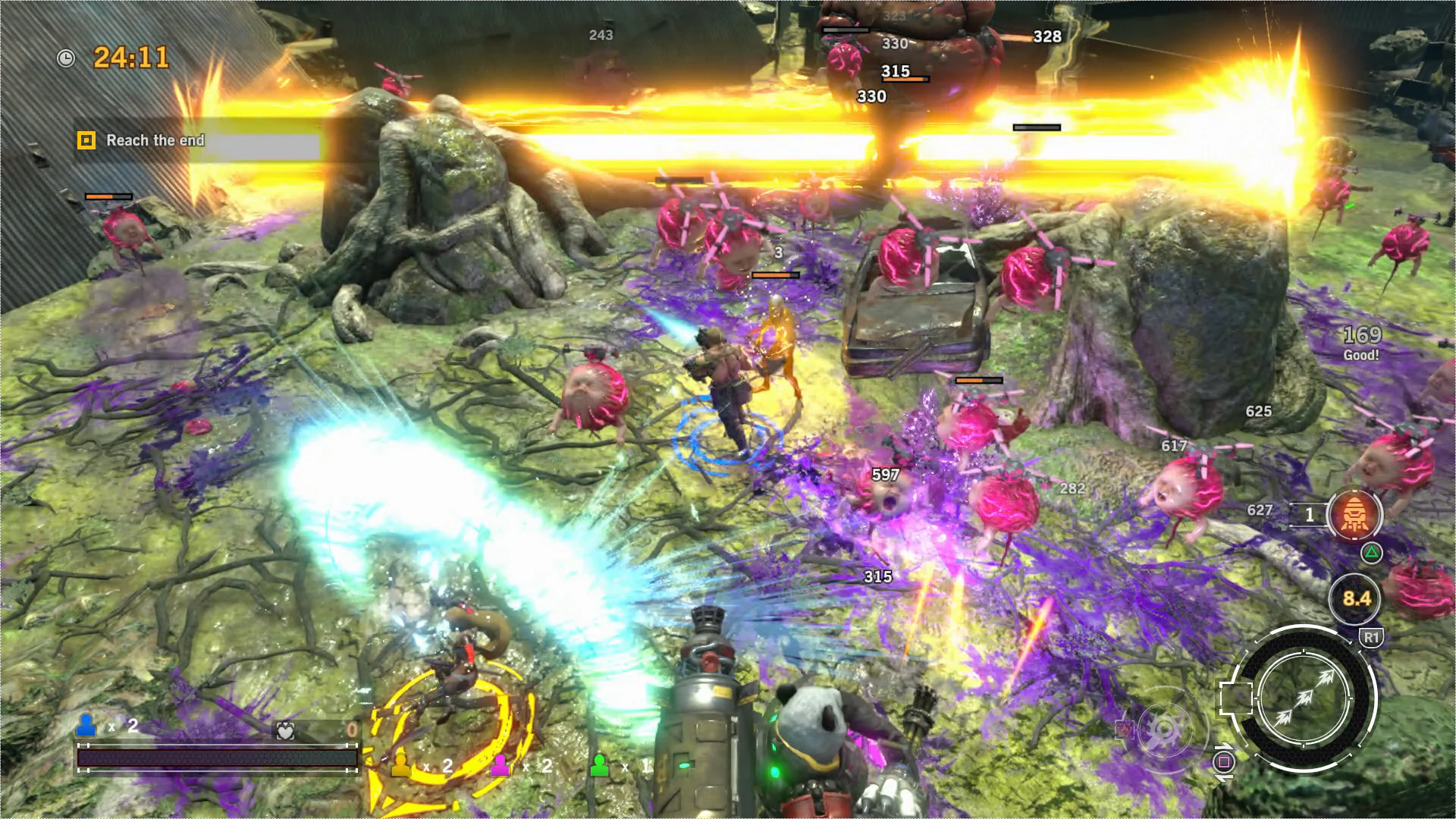Click the green triangle button prompt icon
The width and height of the screenshot is (1456, 819).
pyautogui.click(x=1373, y=554)
